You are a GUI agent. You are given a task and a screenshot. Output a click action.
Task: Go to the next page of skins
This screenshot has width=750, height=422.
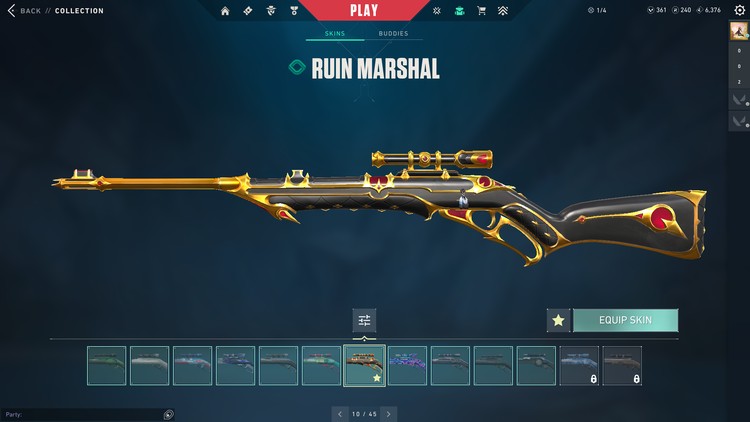(x=389, y=413)
